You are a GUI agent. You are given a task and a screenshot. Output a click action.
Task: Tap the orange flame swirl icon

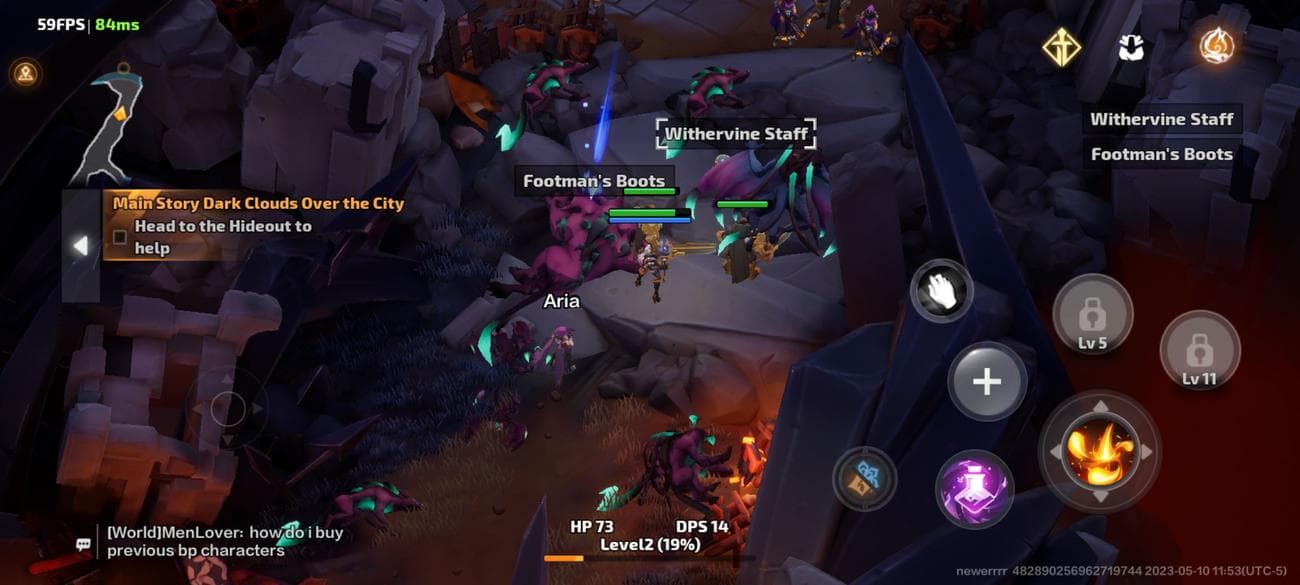pos(1216,45)
